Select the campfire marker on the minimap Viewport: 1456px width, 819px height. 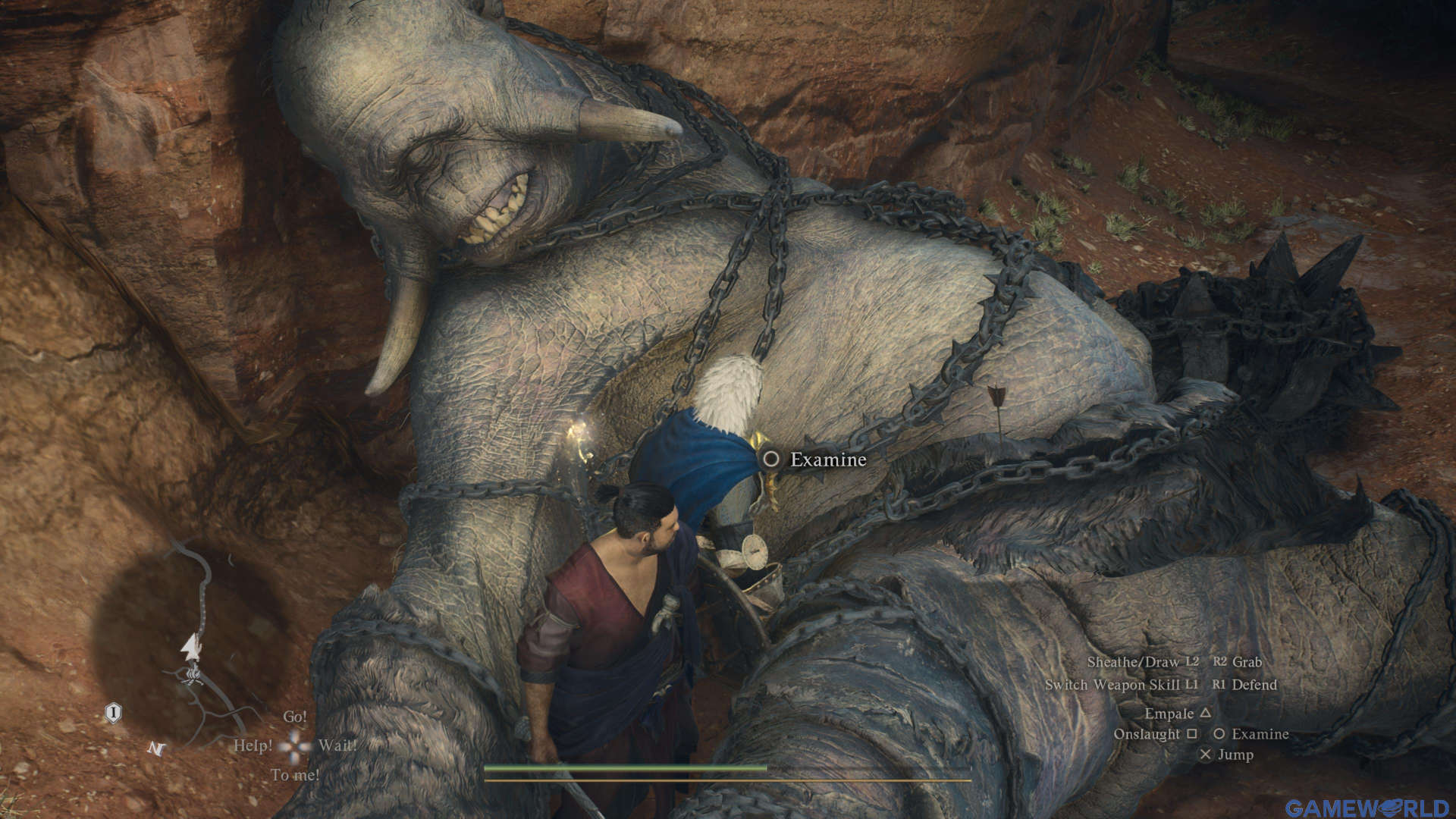pos(194,676)
